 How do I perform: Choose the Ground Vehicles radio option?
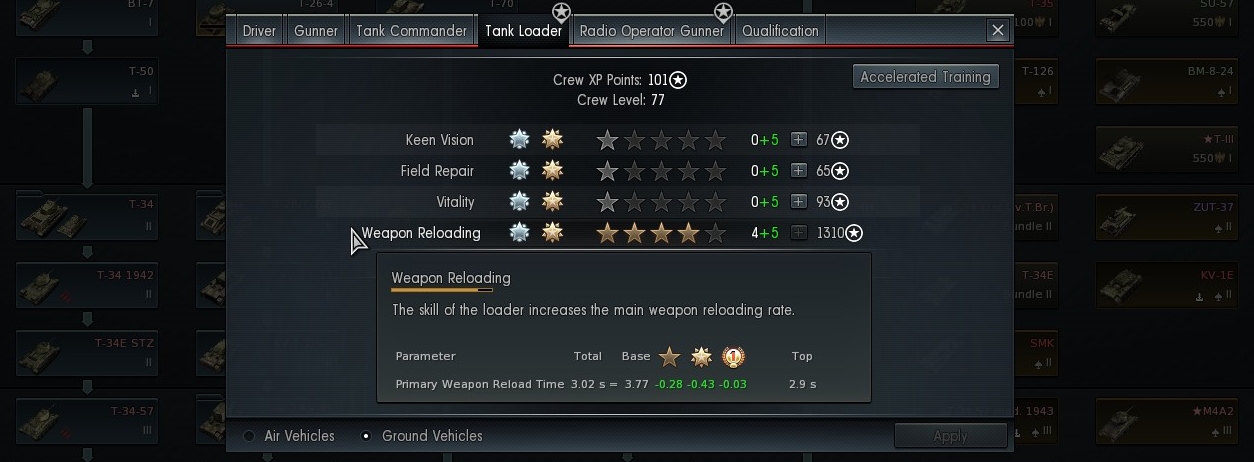[x=367, y=436]
